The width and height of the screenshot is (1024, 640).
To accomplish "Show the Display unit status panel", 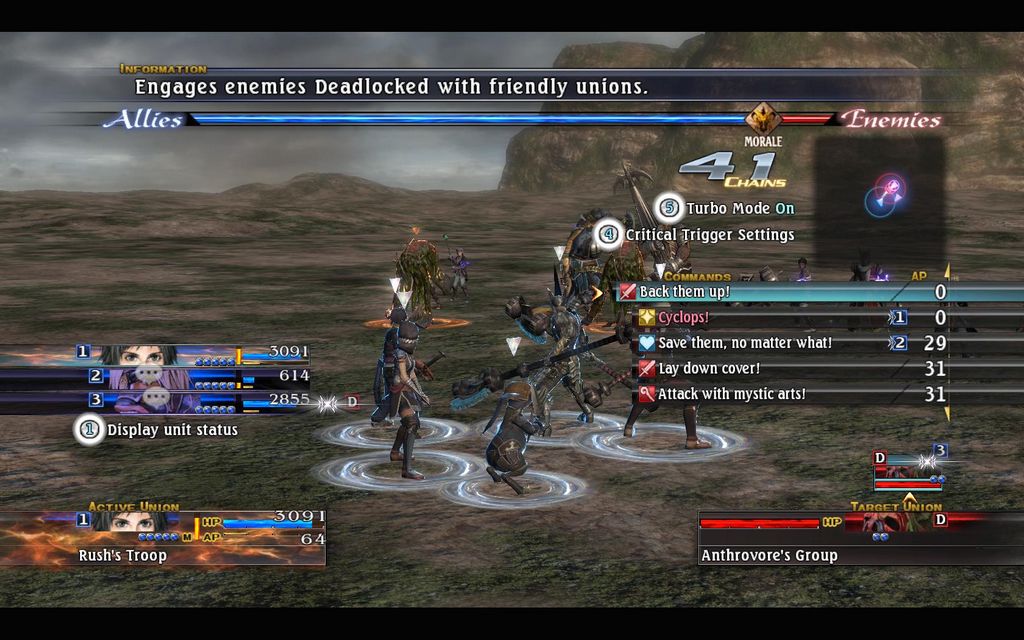I will point(172,430).
